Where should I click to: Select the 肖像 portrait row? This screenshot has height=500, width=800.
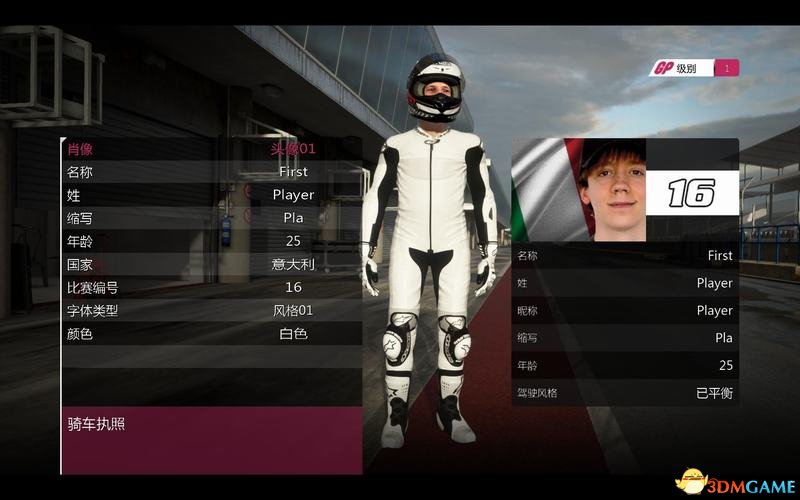pos(211,149)
